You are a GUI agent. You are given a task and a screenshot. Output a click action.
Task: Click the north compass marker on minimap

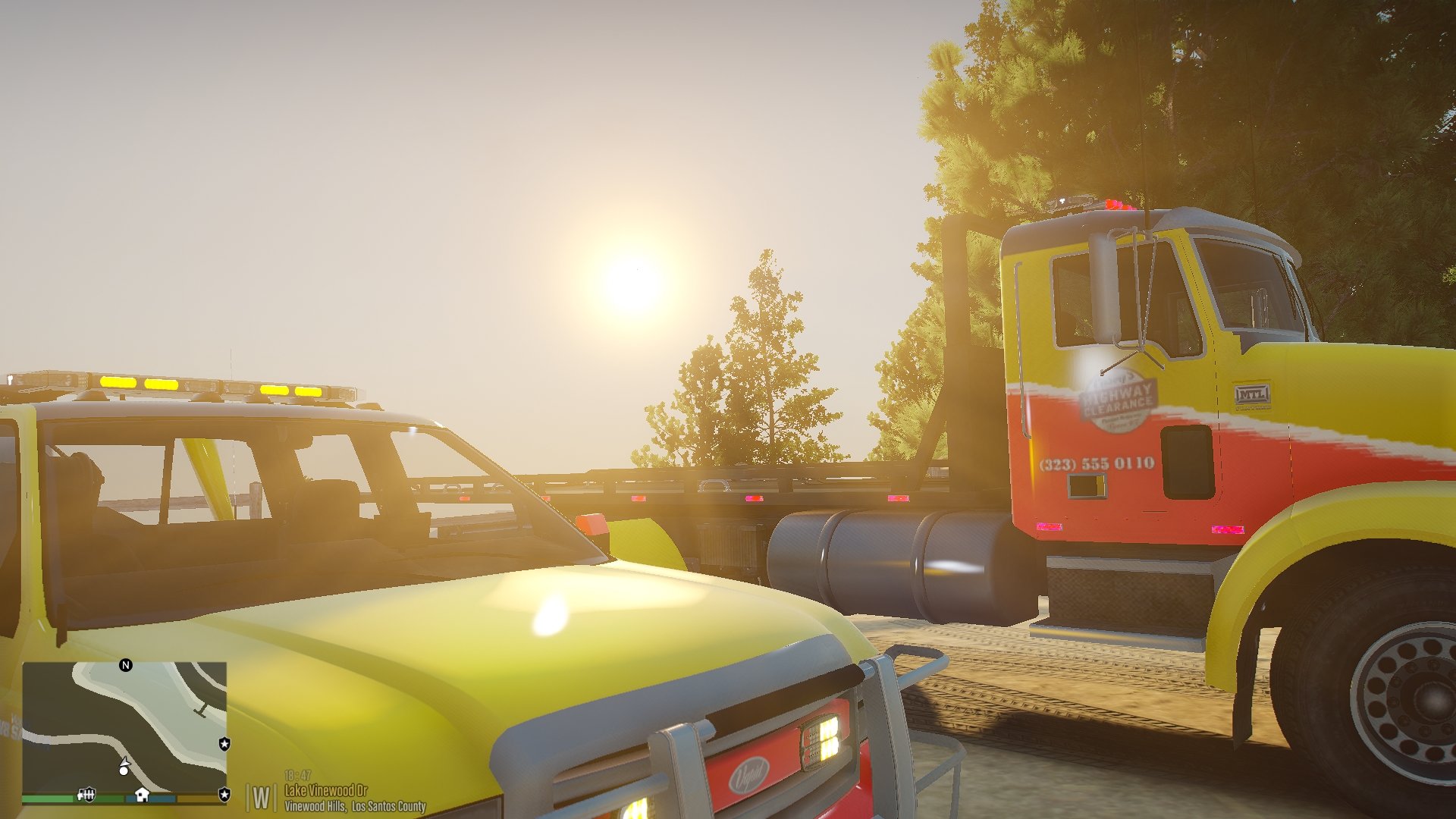126,665
